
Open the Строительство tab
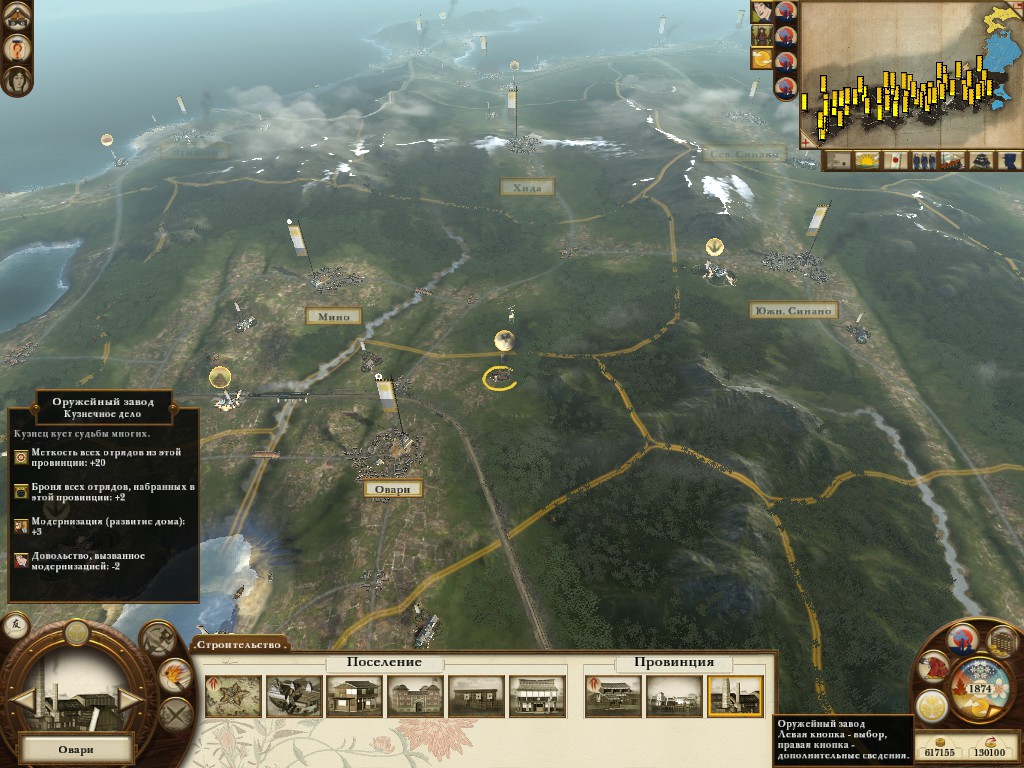239,646
